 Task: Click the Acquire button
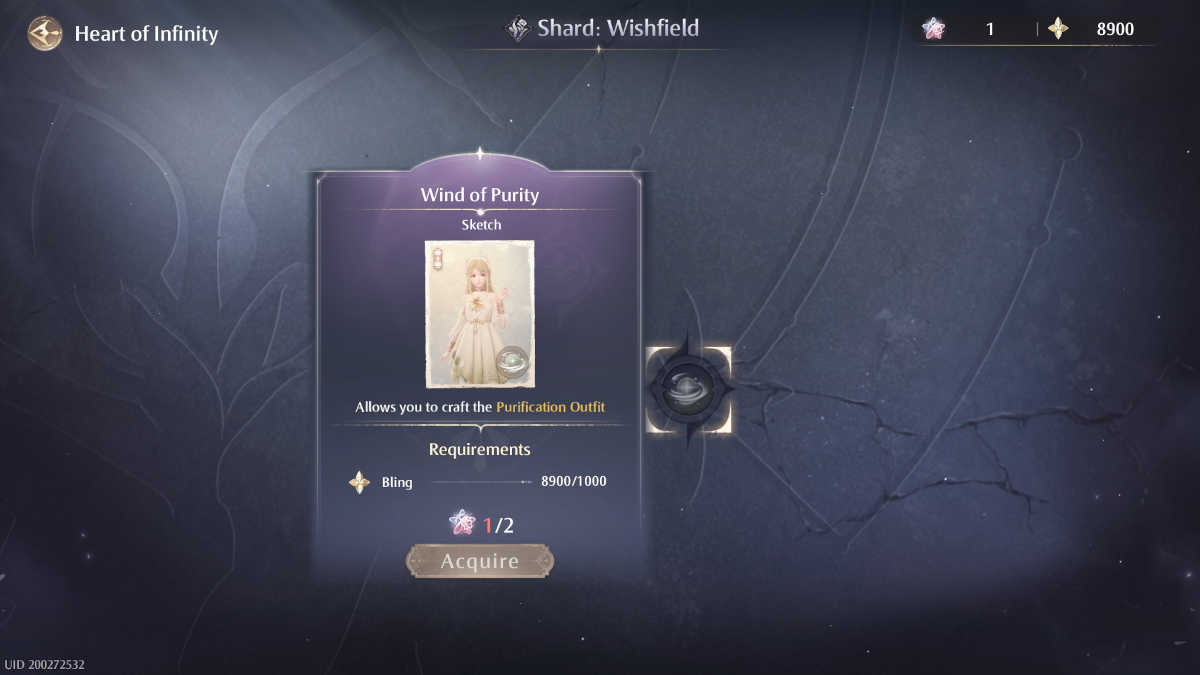(x=480, y=561)
